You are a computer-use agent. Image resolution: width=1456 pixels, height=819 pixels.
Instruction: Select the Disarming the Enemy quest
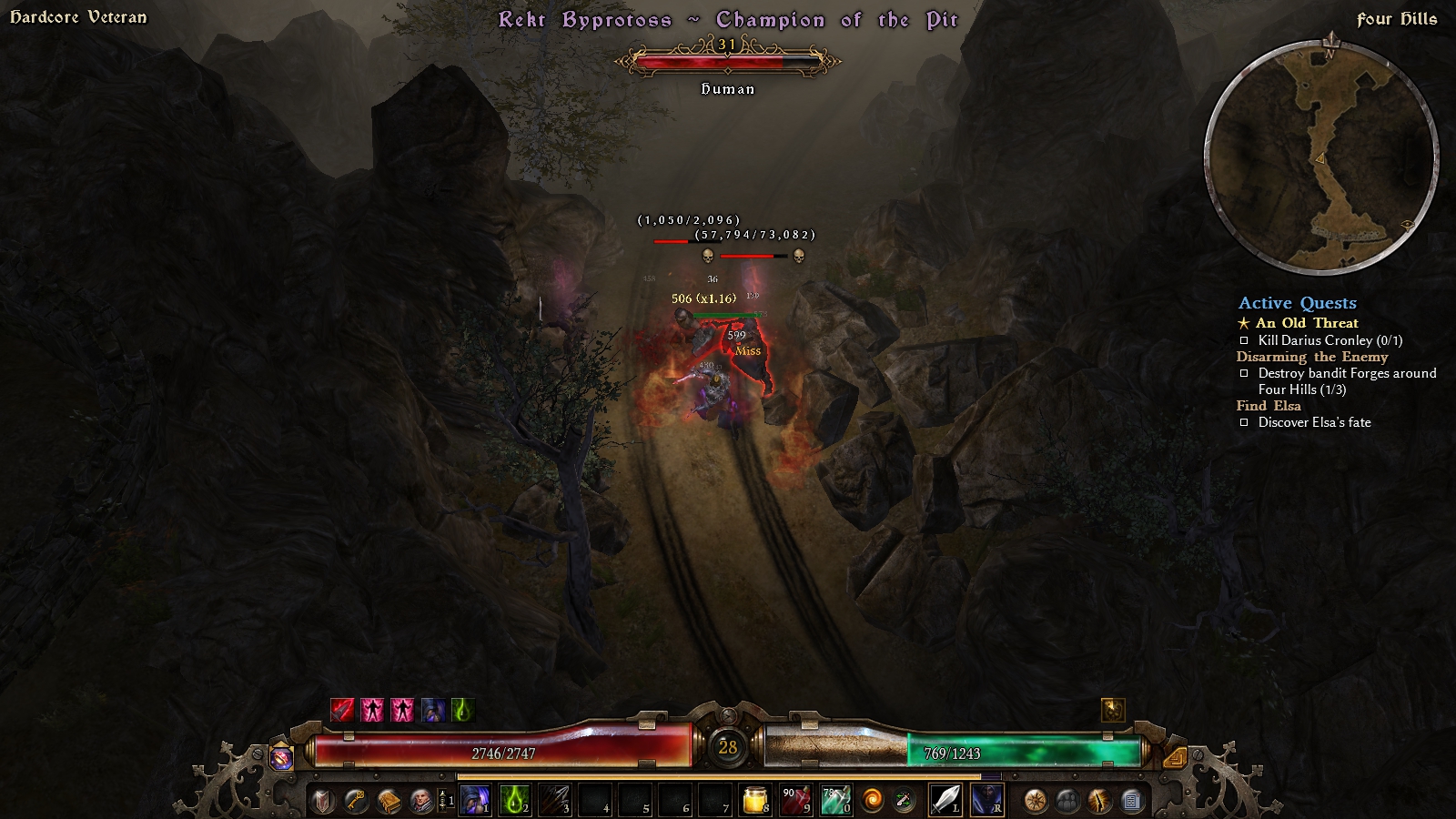1311,357
